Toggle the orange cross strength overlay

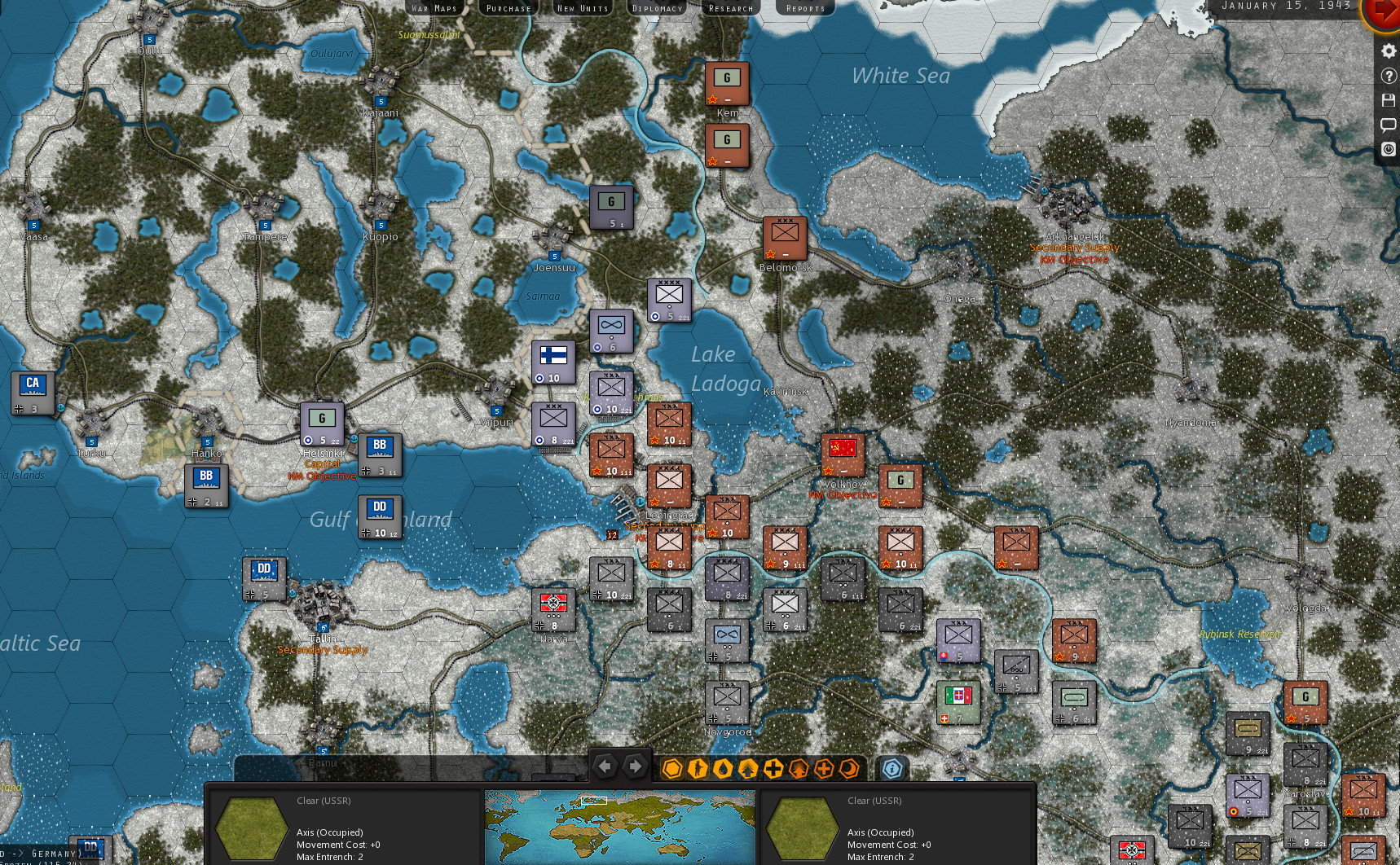tap(824, 768)
